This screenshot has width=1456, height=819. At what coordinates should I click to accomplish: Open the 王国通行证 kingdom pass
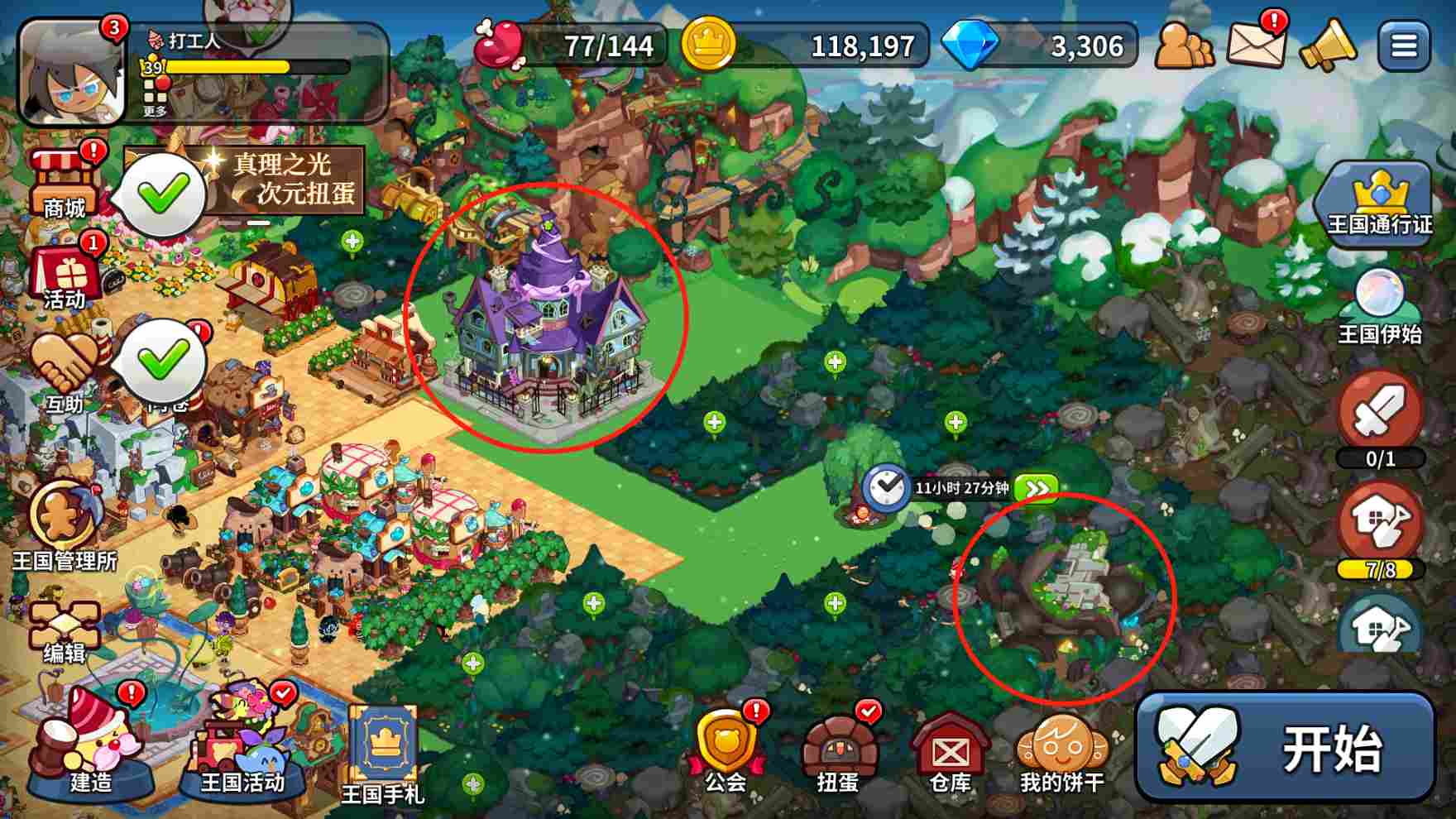(x=1379, y=203)
